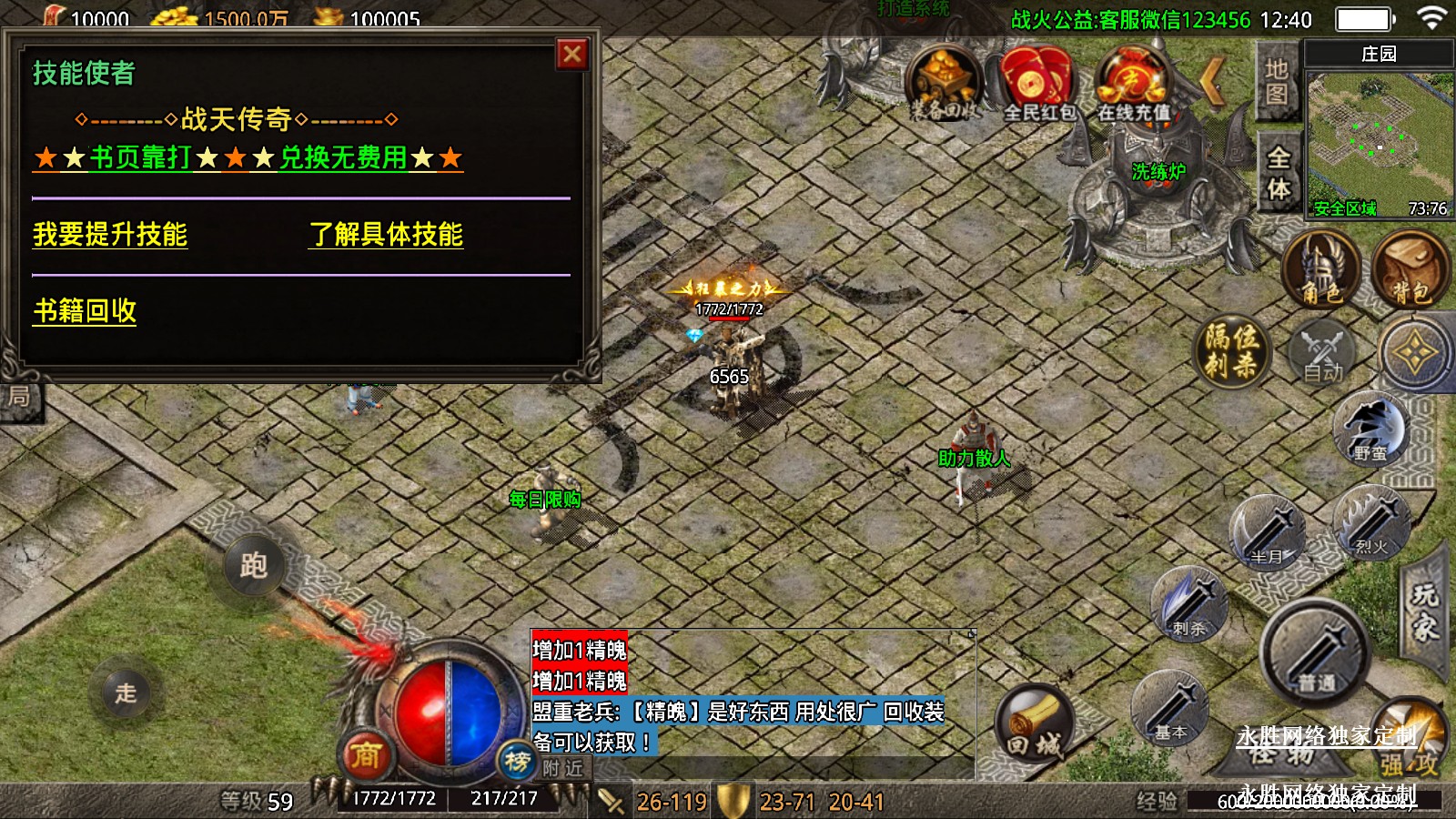1456x819 pixels.
Task: Use the 野蛮 charge skill
Action: click(1370, 430)
